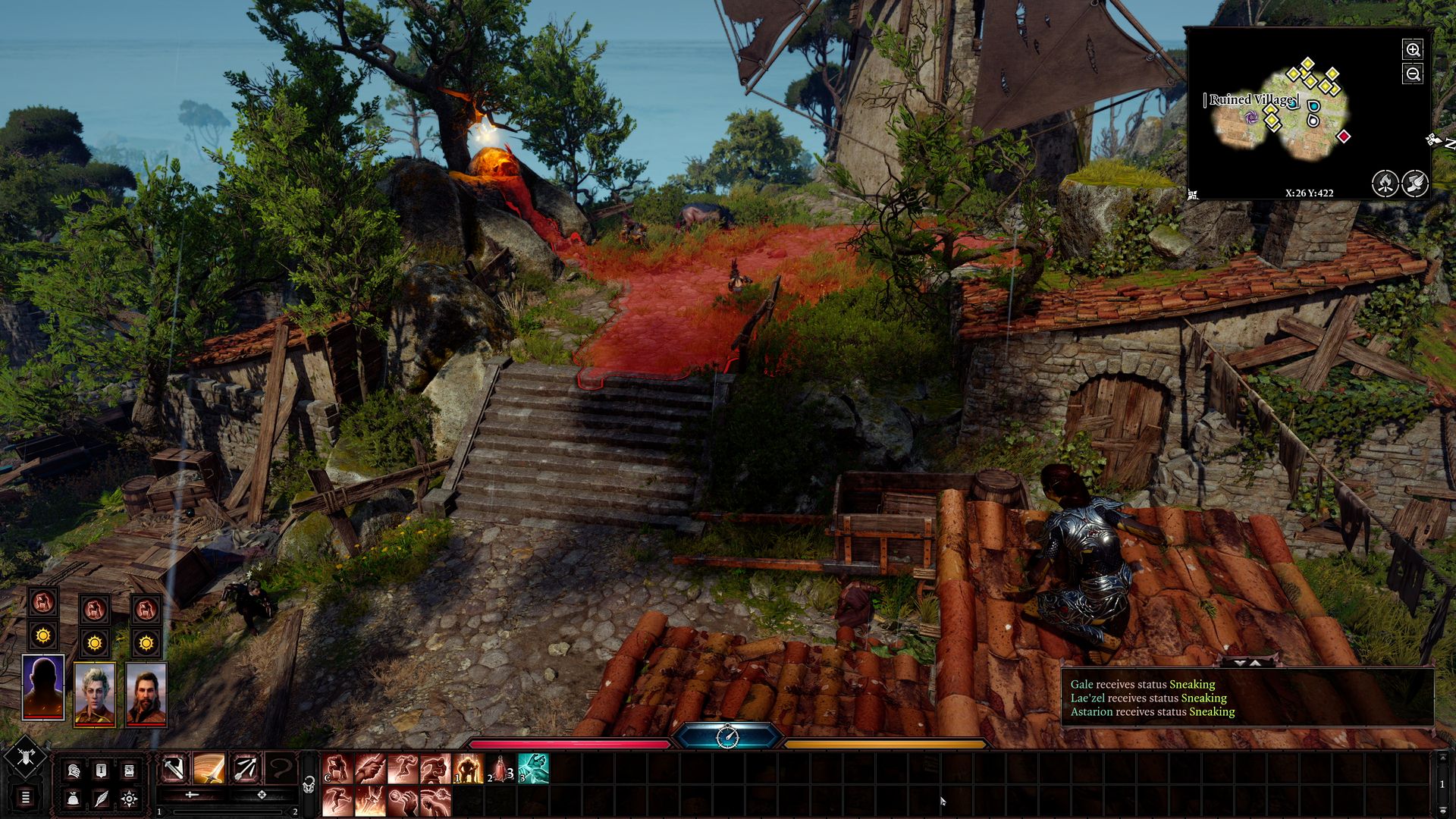Screen dimensions: 1456x819
Task: Select the silhouetted party member portrait
Action: [43, 687]
